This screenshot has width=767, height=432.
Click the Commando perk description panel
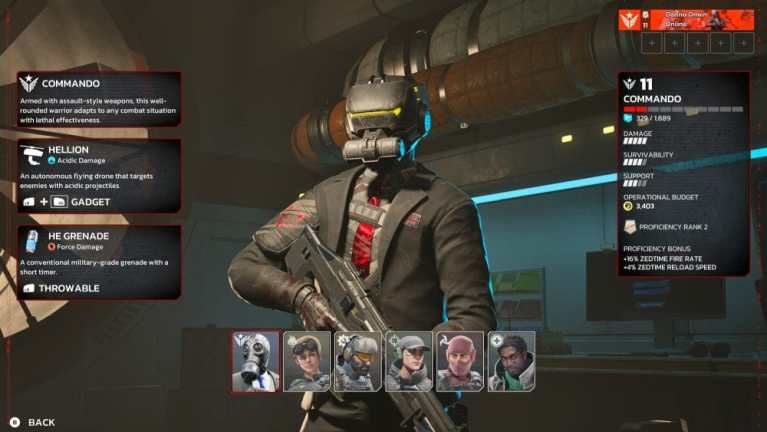click(99, 99)
